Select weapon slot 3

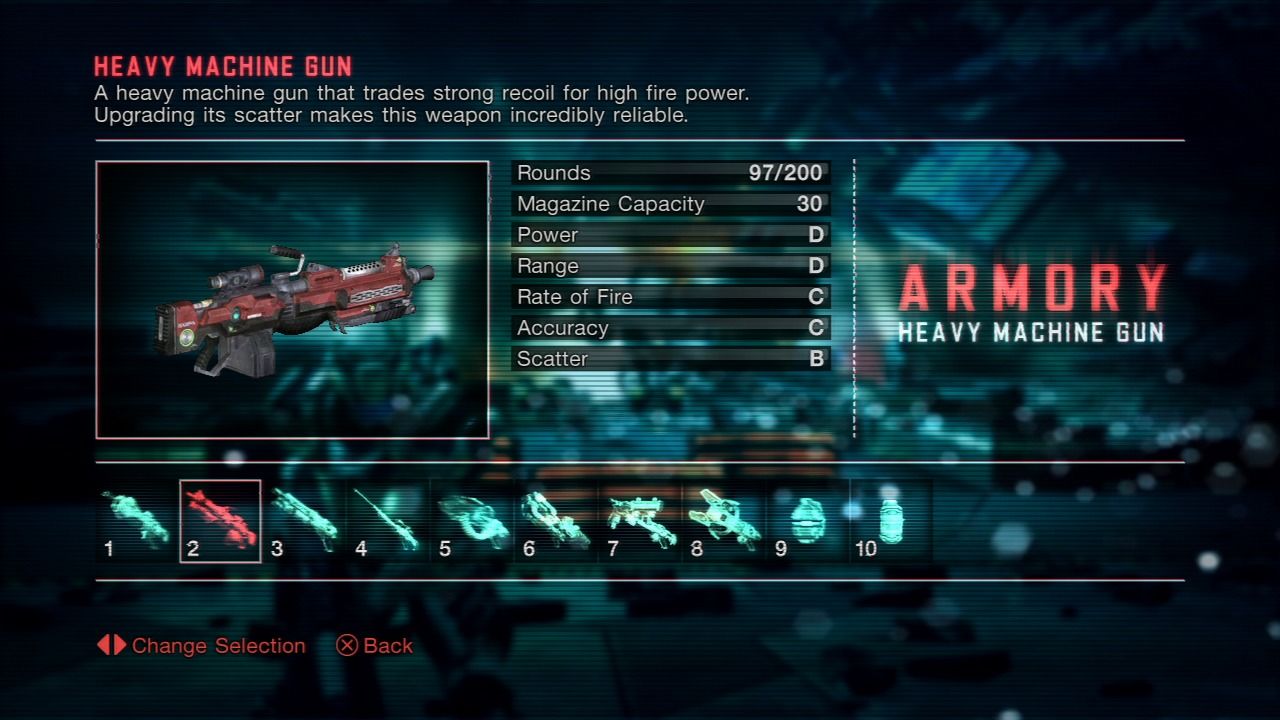[304, 521]
